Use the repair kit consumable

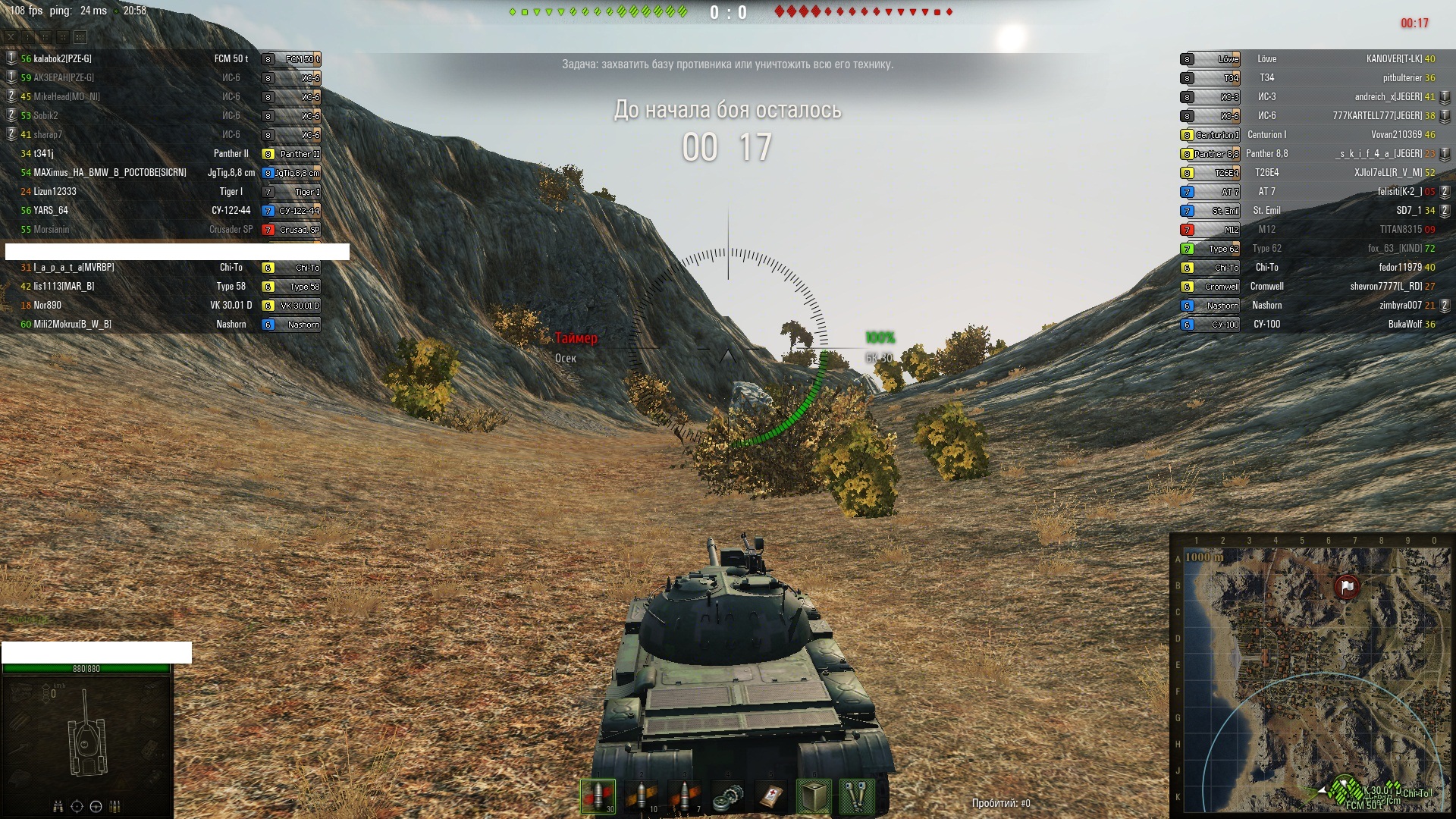728,796
